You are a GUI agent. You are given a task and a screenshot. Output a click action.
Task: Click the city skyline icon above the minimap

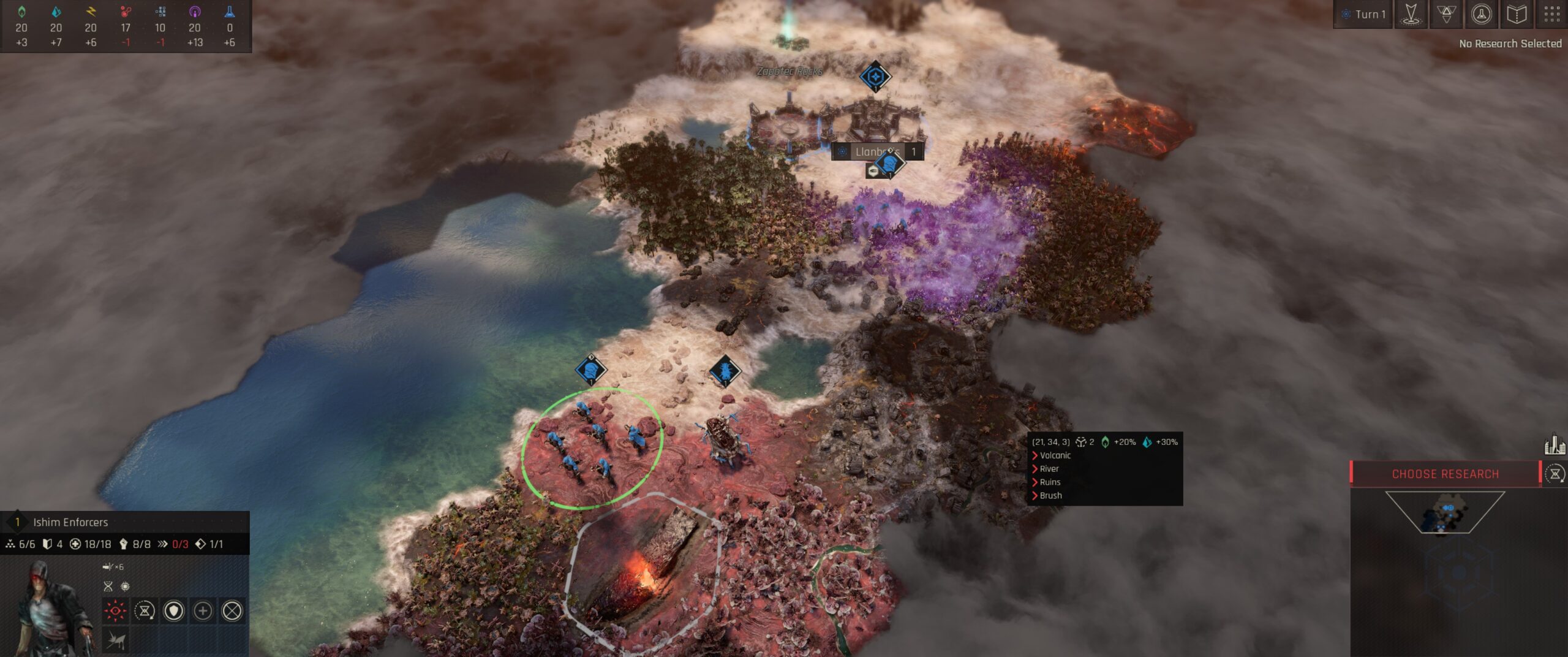(1555, 445)
